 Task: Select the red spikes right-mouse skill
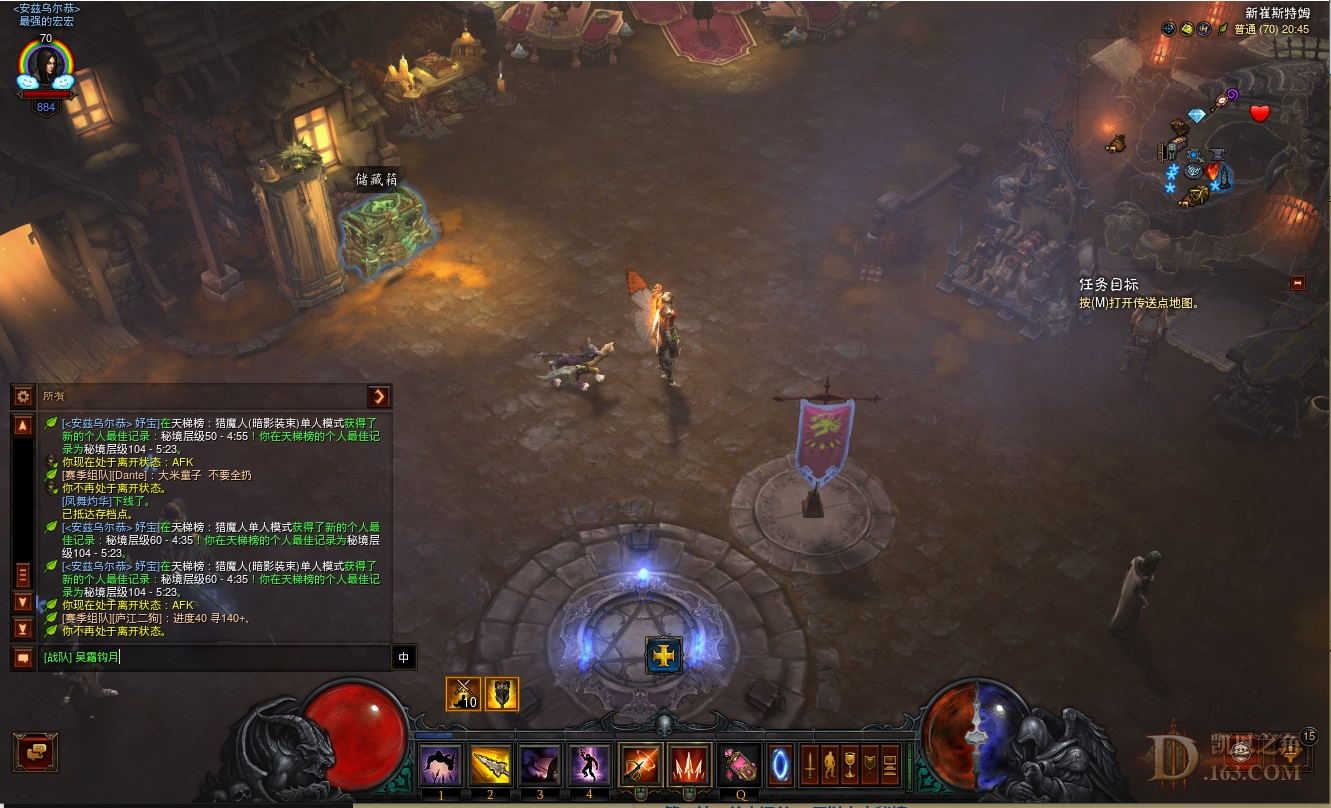[689, 766]
